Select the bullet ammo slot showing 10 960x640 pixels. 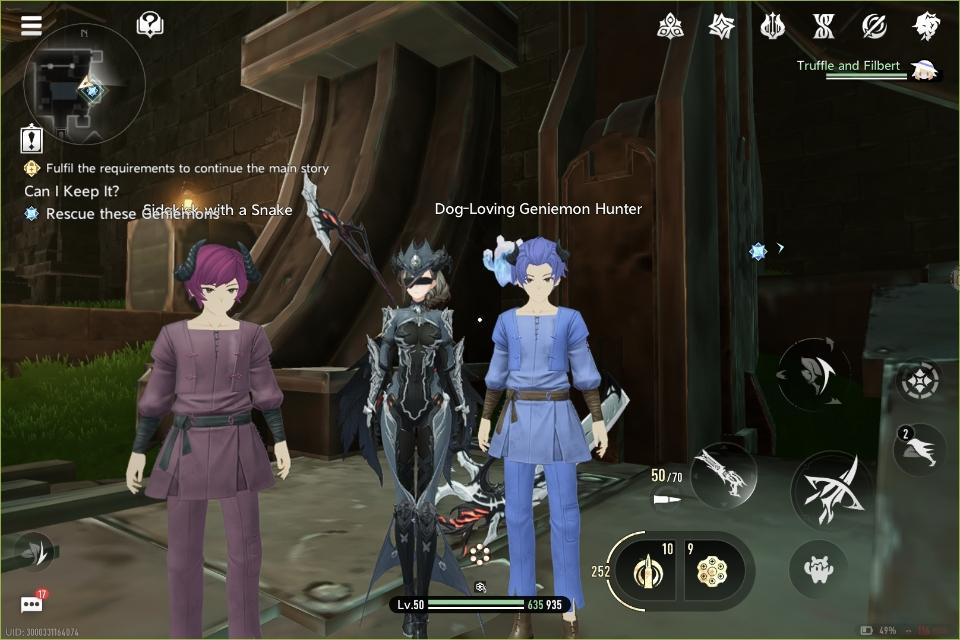[646, 571]
